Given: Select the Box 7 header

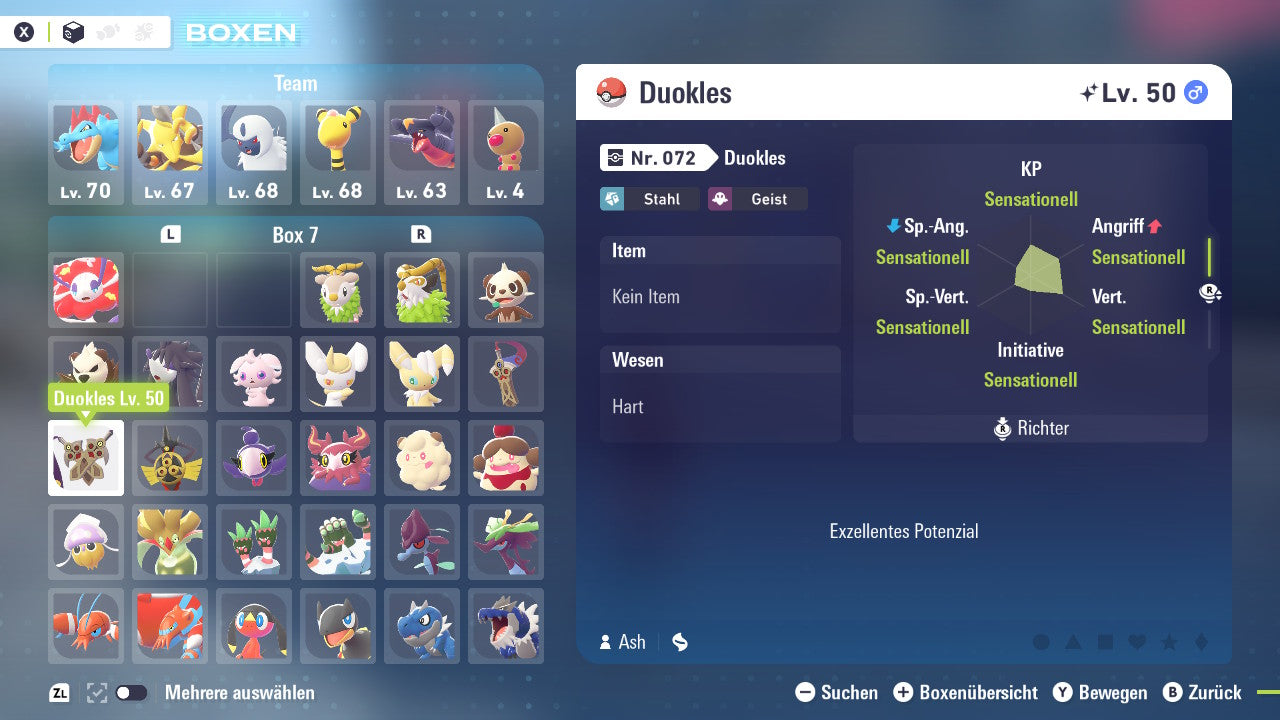Looking at the screenshot, I should [295, 234].
